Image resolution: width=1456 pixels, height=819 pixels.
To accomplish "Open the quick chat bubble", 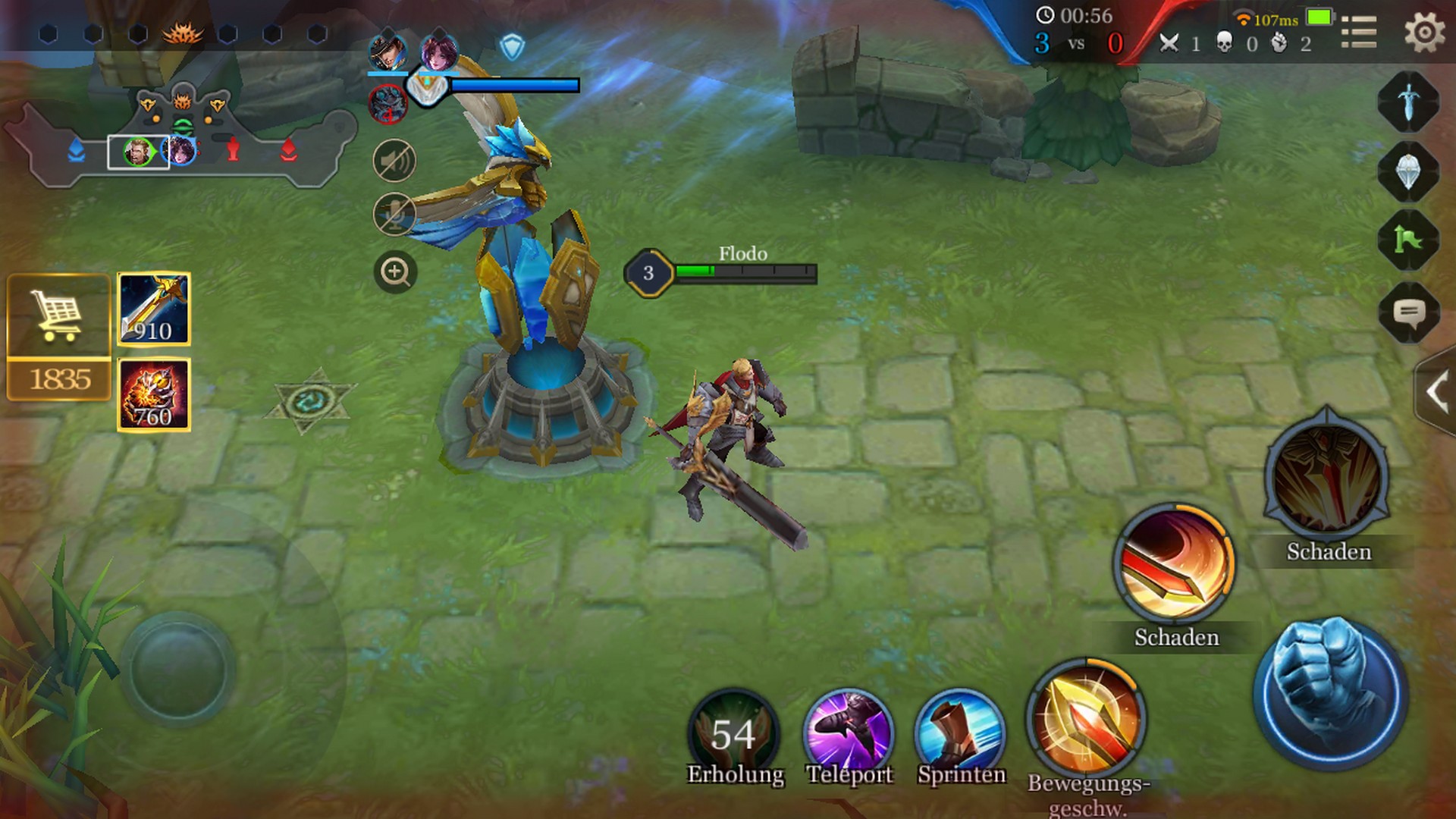I will [x=1408, y=312].
